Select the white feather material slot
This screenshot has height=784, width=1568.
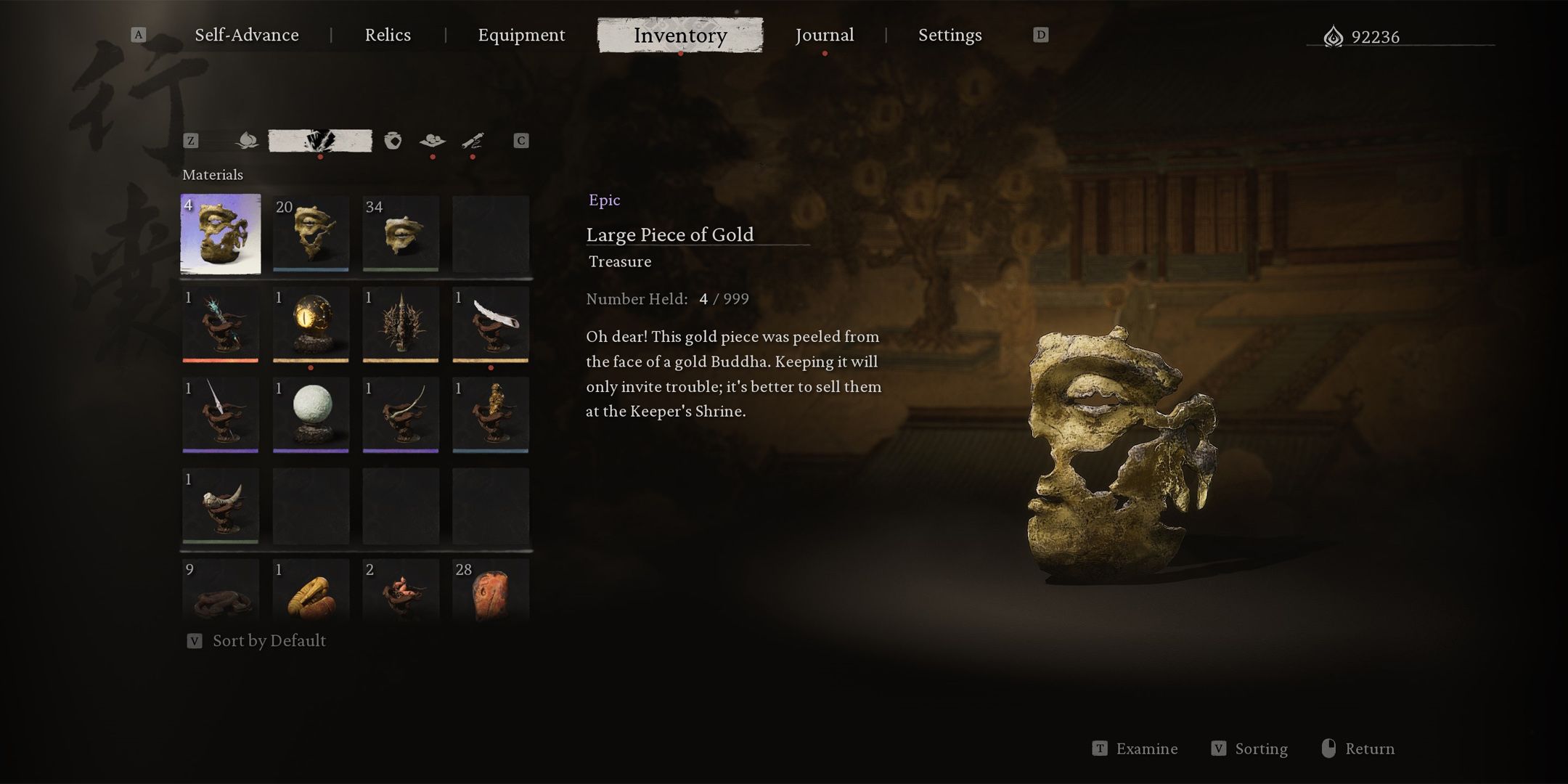pos(491,324)
